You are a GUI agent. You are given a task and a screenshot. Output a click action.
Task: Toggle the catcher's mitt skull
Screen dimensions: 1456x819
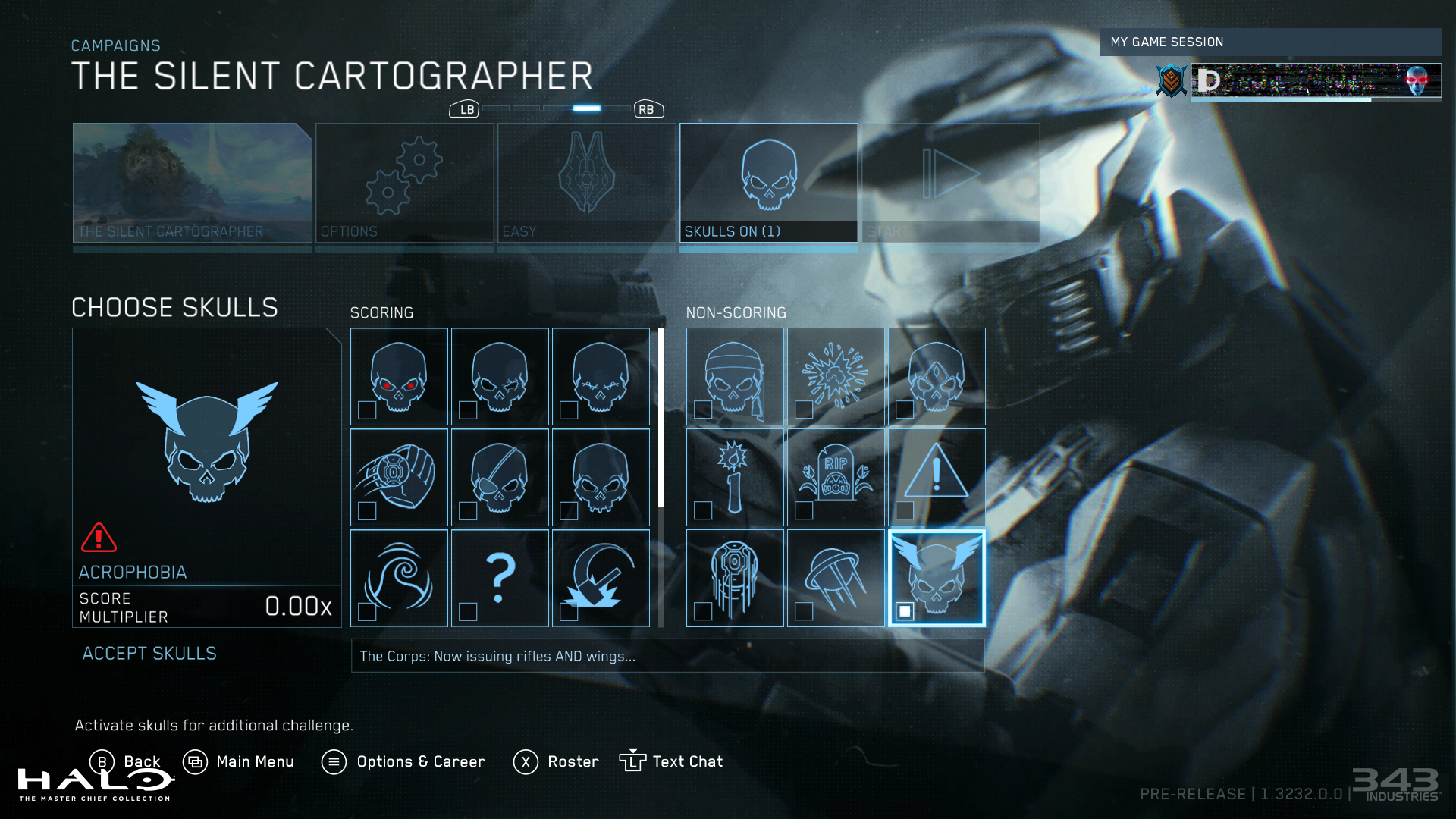click(x=399, y=477)
